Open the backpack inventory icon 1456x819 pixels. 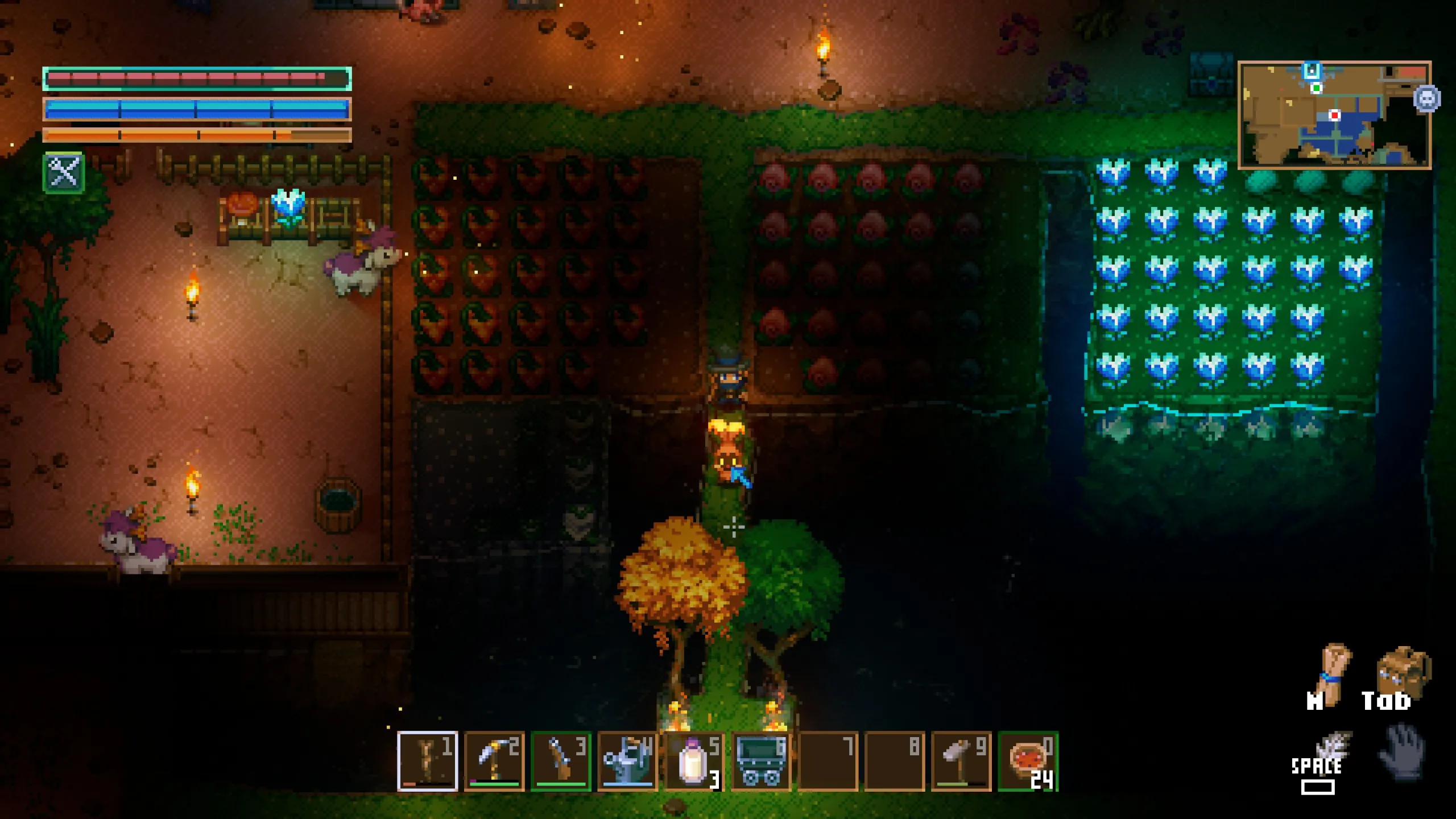(1403, 668)
